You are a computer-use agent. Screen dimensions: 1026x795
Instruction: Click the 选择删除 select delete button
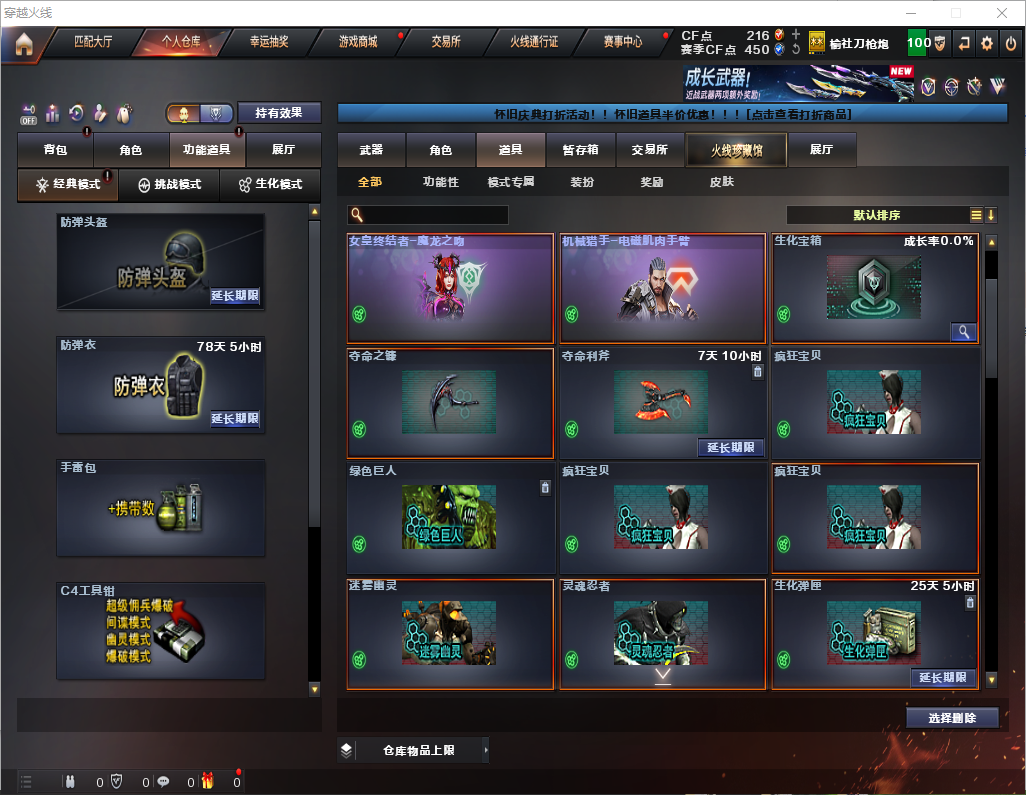pyautogui.click(x=952, y=718)
